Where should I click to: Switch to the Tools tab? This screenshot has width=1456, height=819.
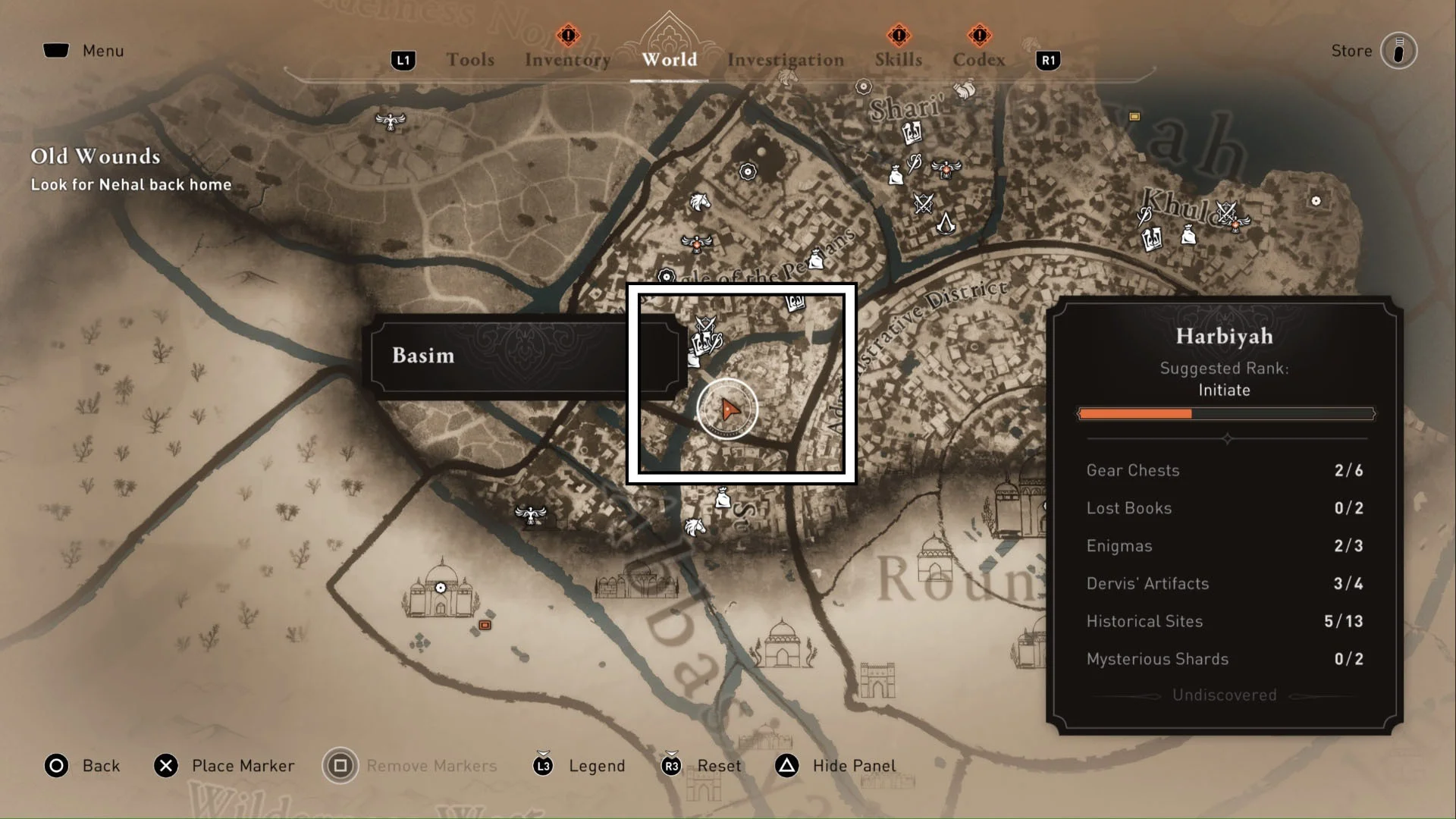pos(470,59)
